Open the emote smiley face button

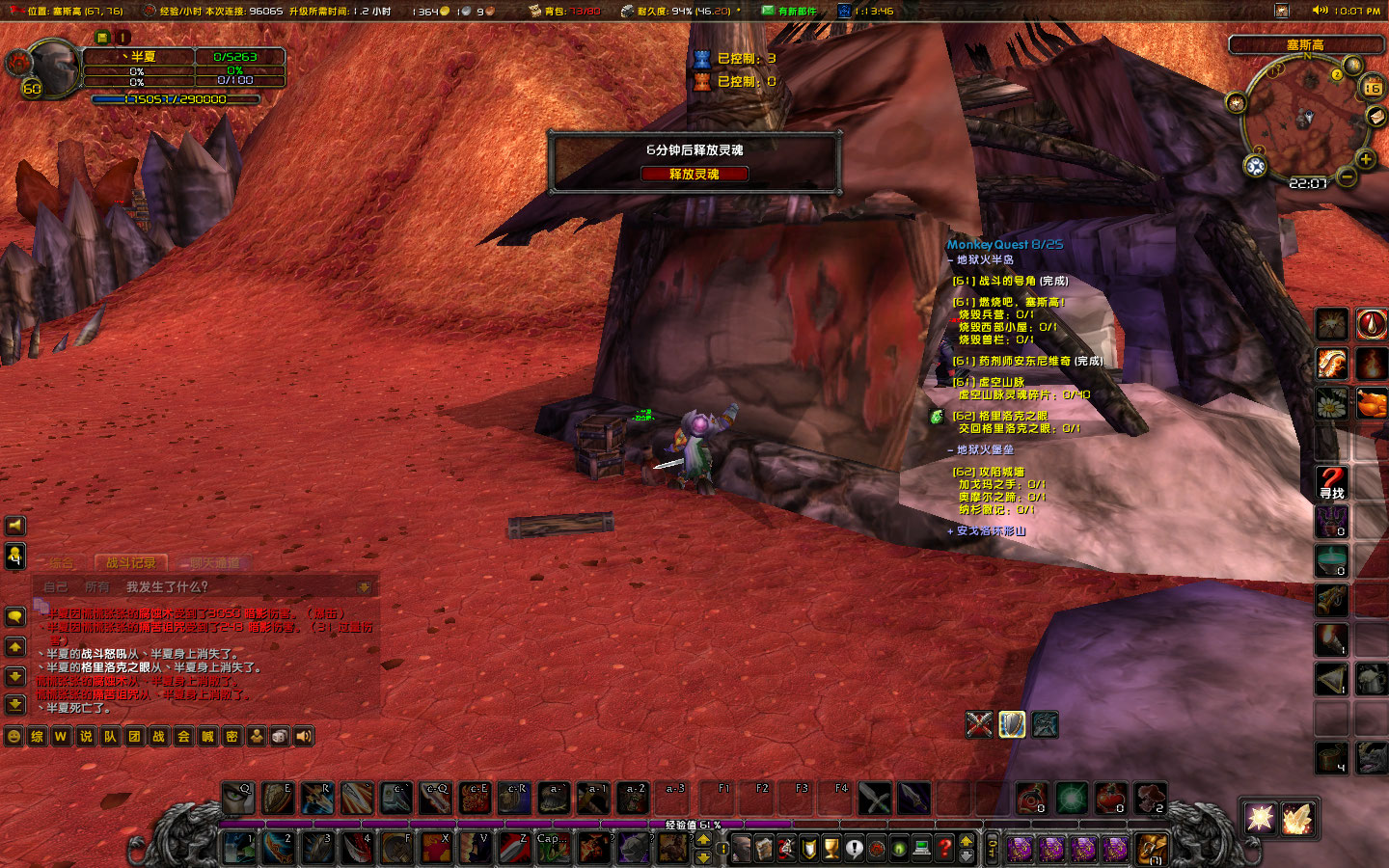14,737
